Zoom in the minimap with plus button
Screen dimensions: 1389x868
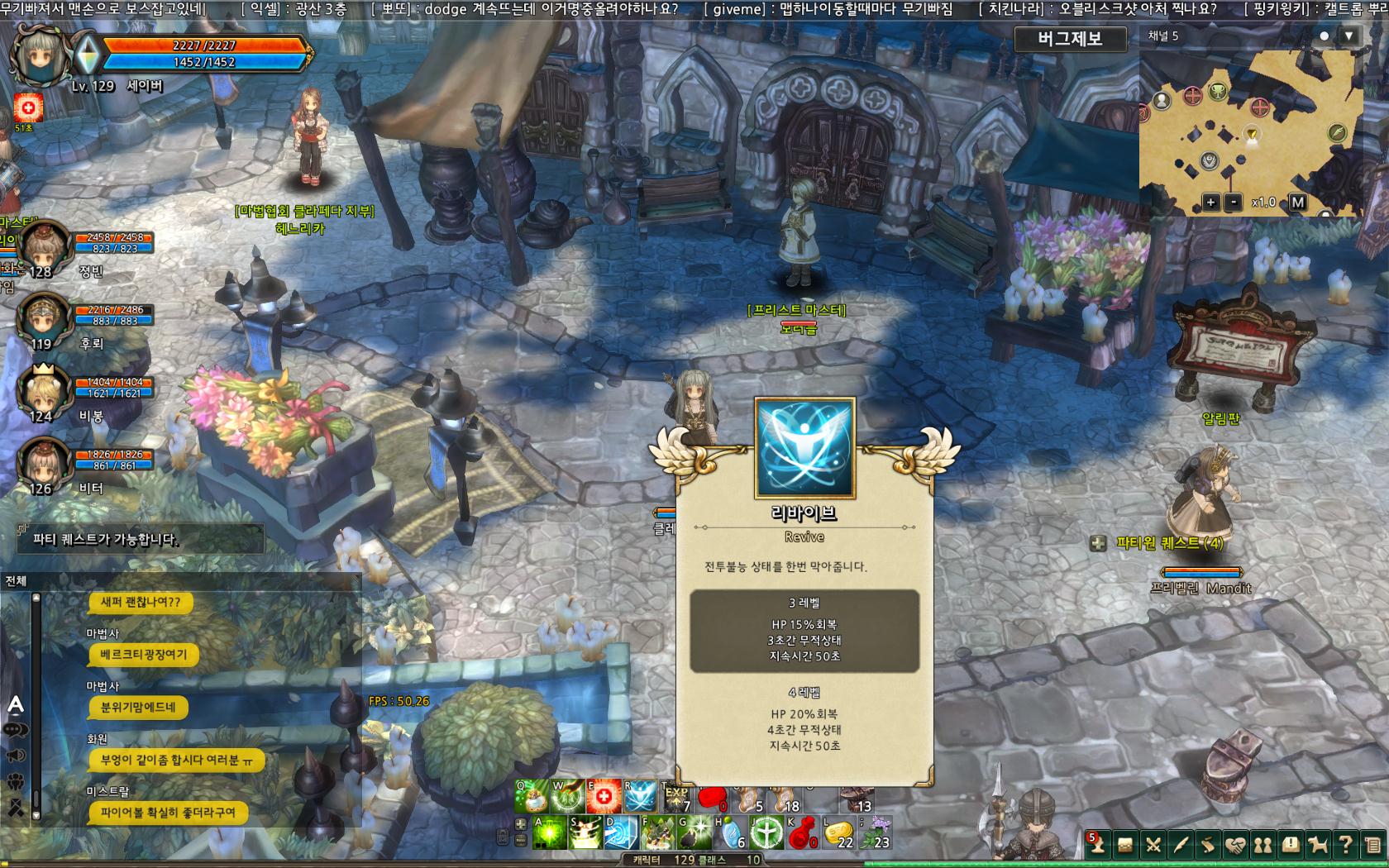(x=1210, y=203)
